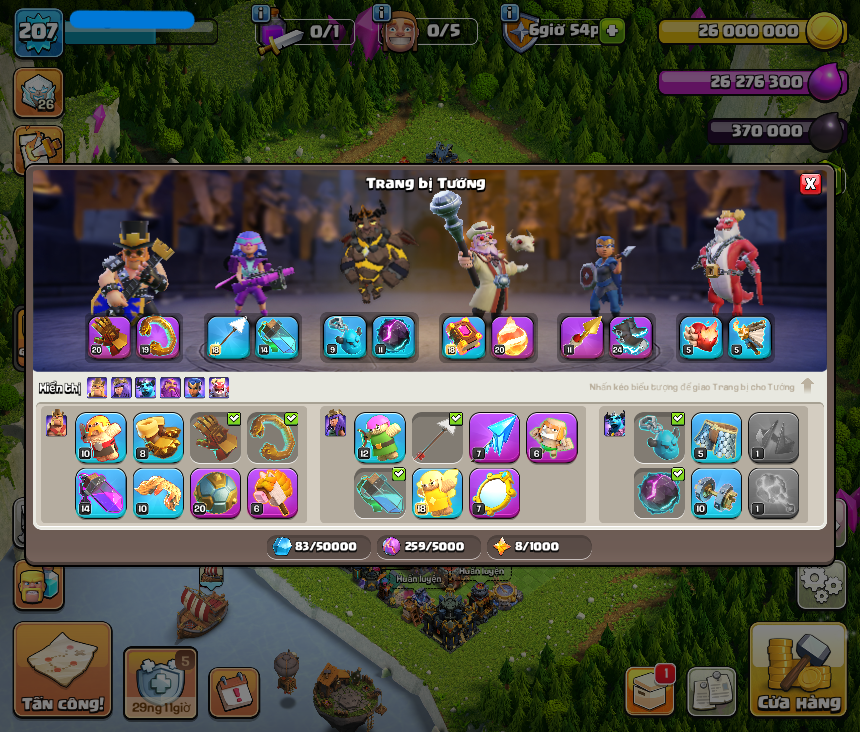This screenshot has width=860, height=732.
Task: Select the level 5 net equipment
Action: [x=716, y=438]
